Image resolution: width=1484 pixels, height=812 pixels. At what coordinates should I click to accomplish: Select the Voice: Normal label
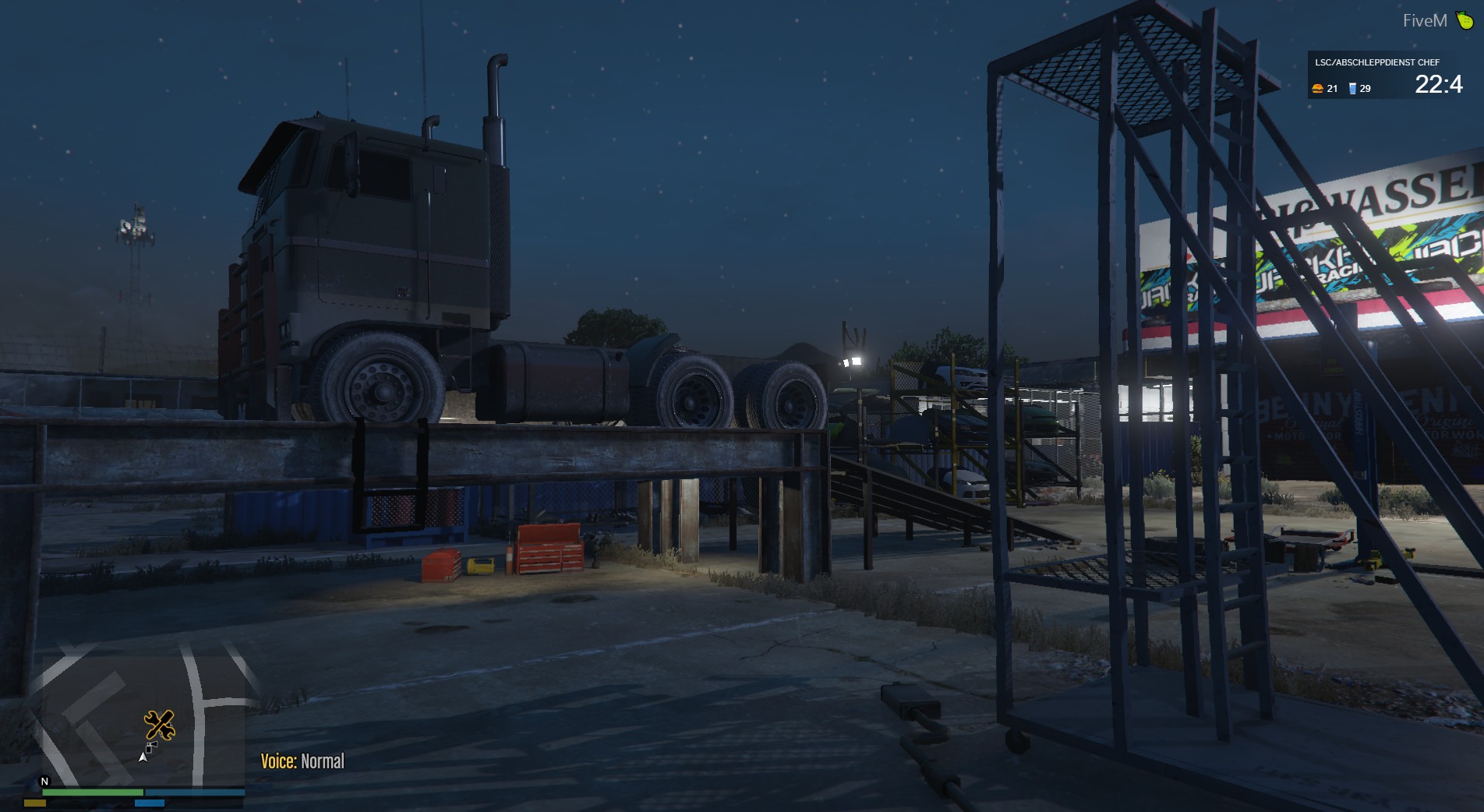[302, 761]
